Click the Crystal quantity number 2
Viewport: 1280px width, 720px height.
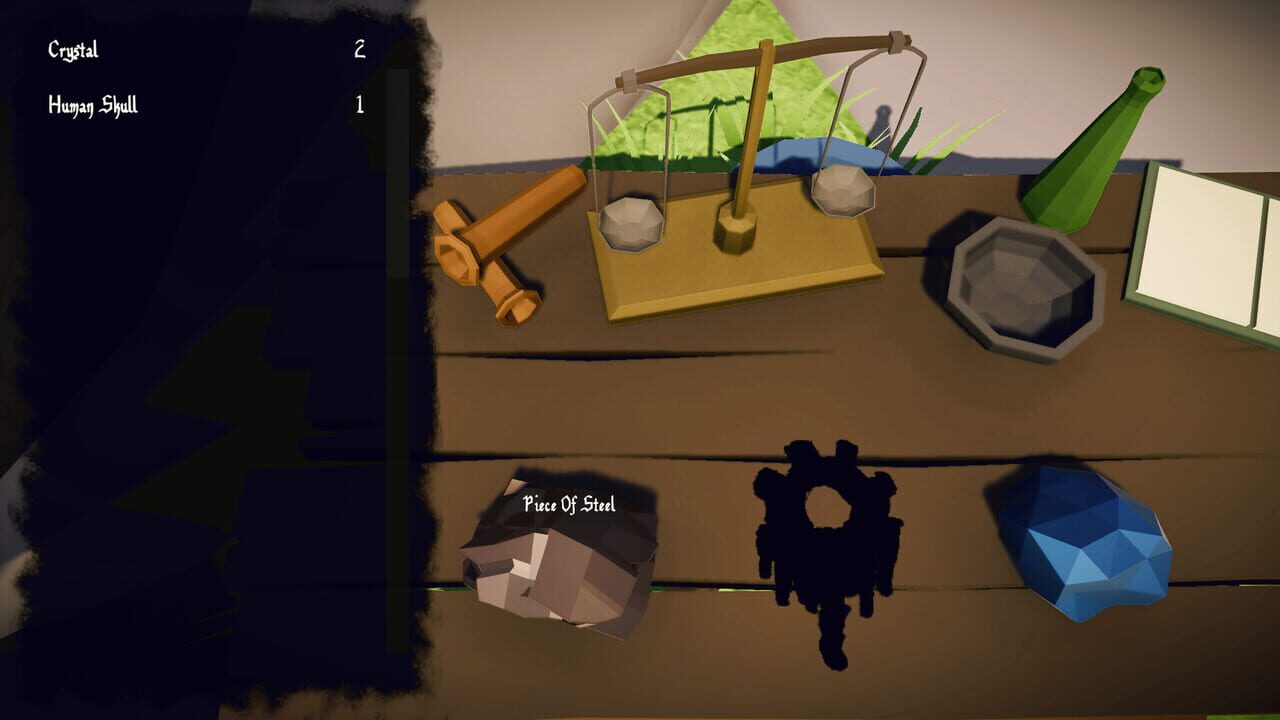(x=358, y=48)
